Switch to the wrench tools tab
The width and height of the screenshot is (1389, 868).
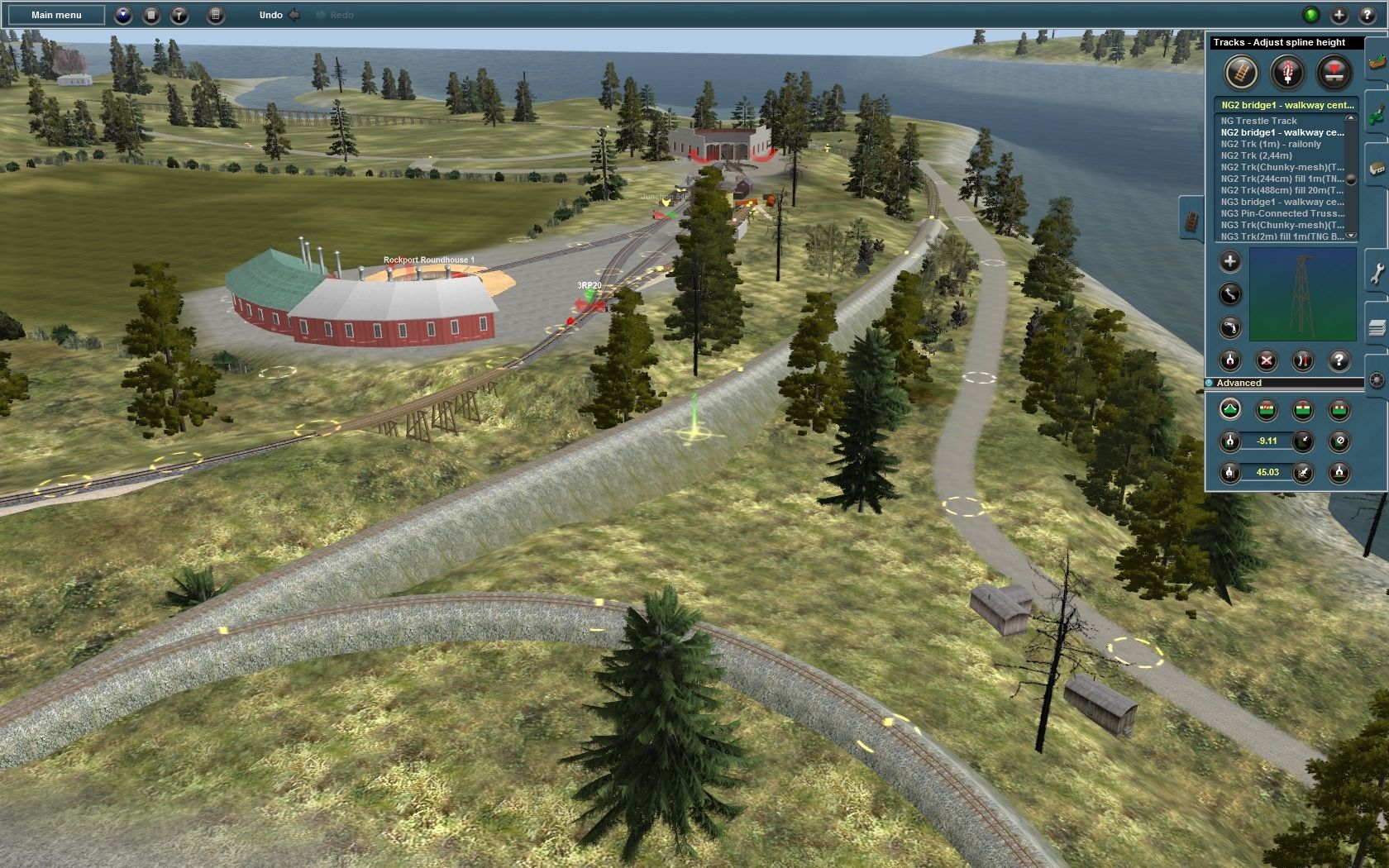pyautogui.click(x=1377, y=274)
